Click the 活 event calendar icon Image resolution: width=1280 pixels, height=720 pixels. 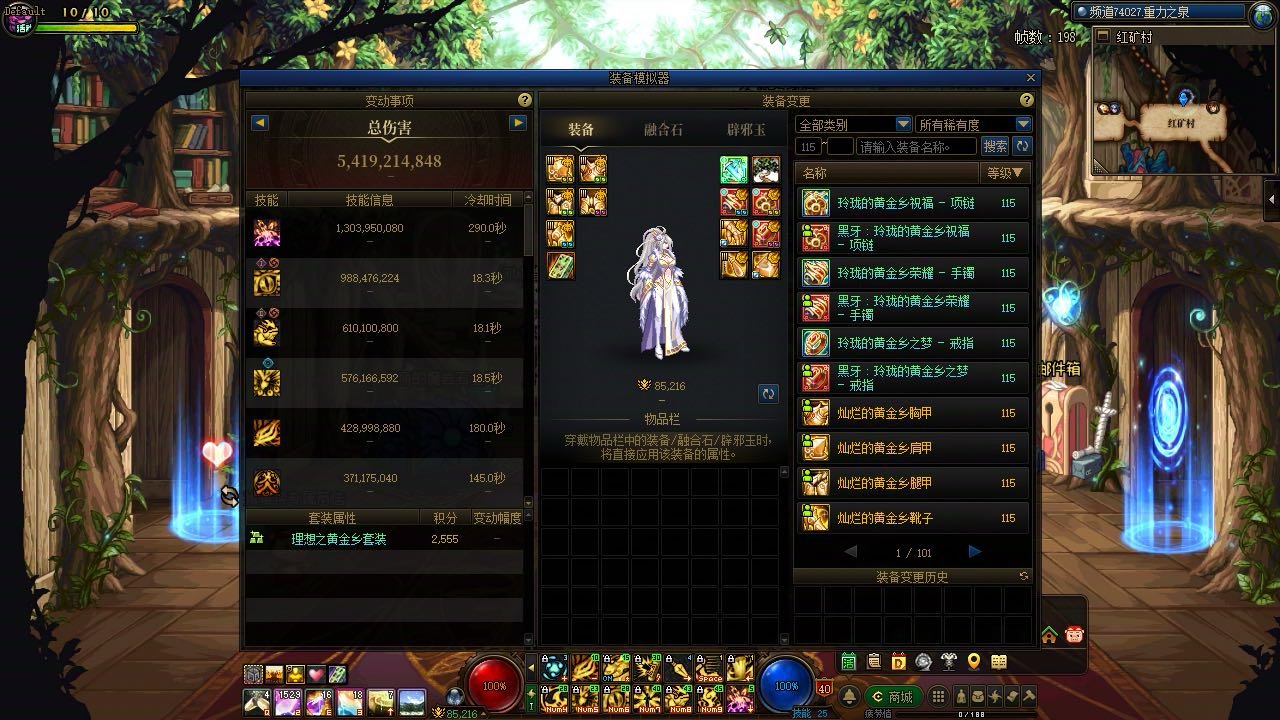coord(848,661)
